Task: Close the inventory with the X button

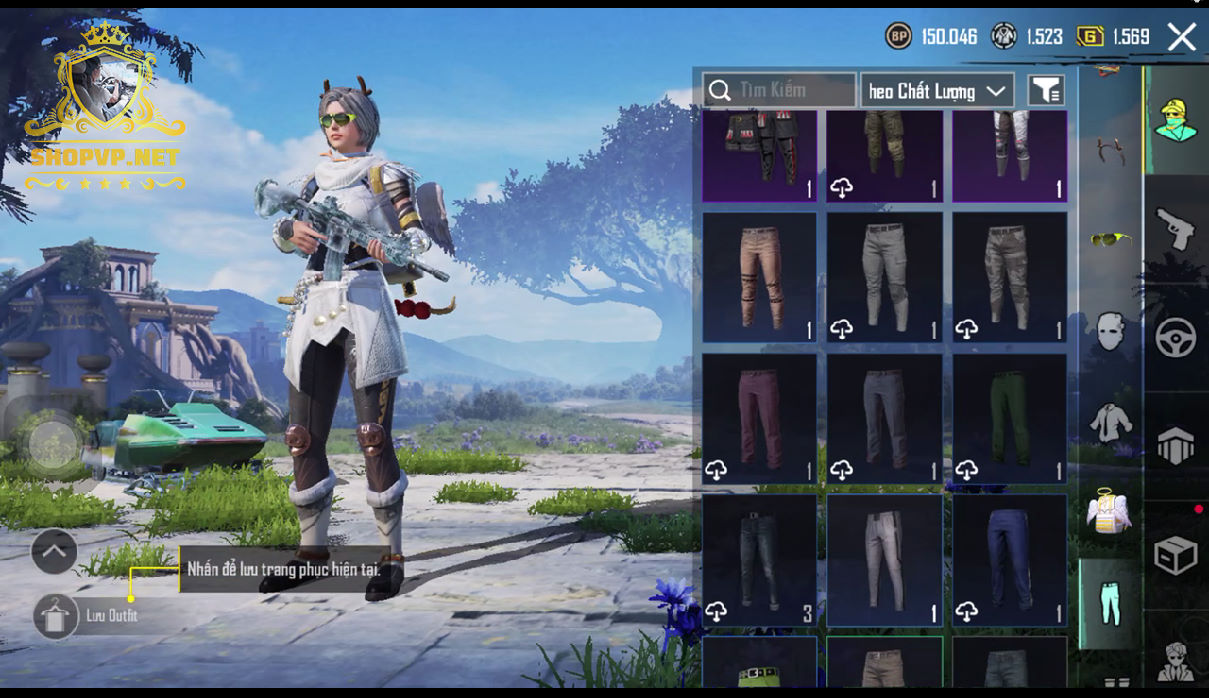Action: click(1182, 37)
